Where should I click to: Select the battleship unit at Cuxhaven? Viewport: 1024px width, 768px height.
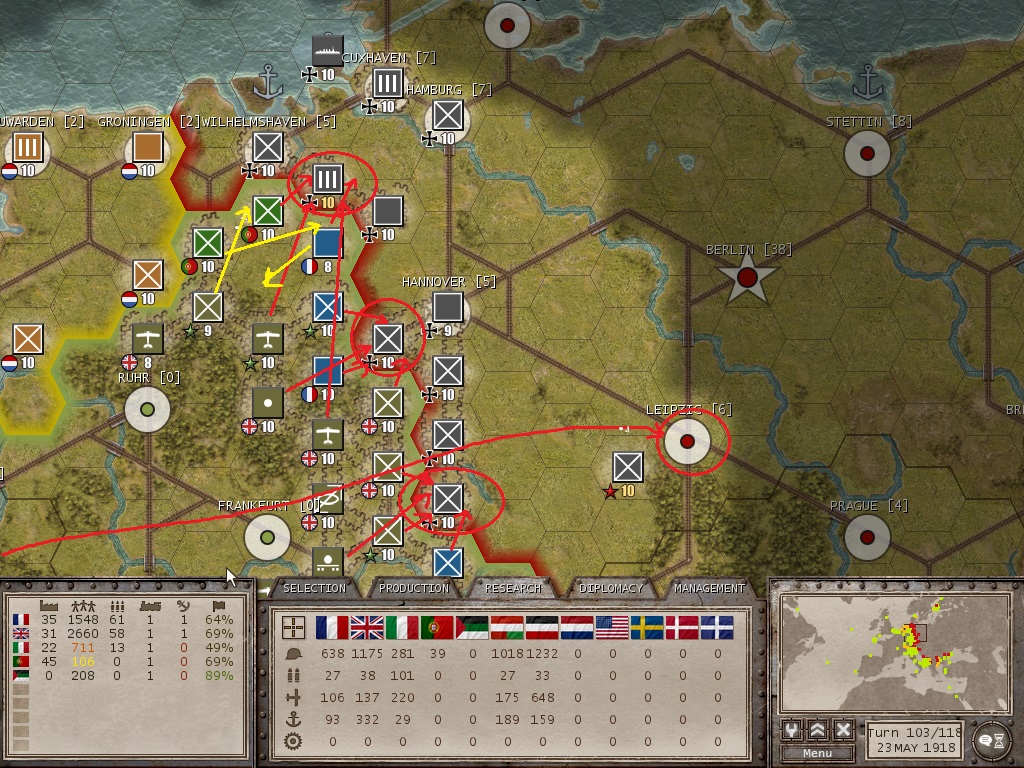coord(327,50)
